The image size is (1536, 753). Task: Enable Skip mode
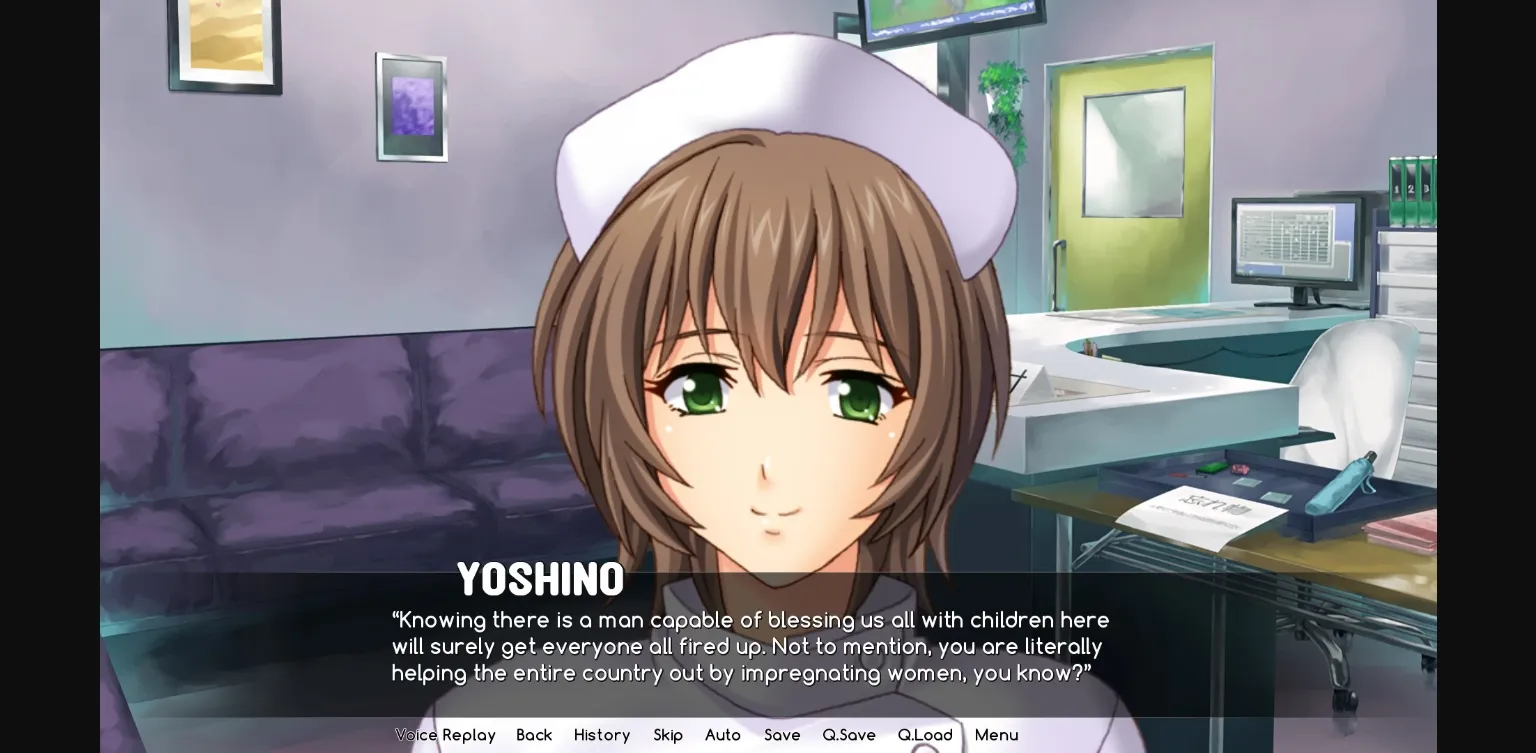[667, 735]
